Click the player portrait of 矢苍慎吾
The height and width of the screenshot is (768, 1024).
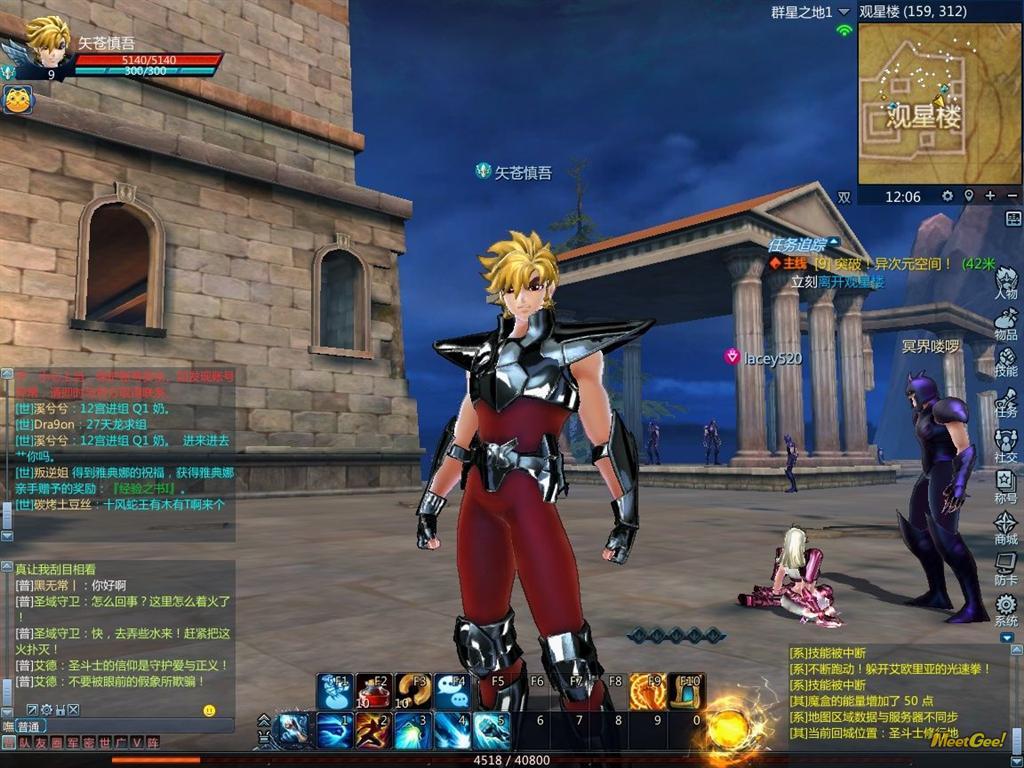(x=46, y=42)
